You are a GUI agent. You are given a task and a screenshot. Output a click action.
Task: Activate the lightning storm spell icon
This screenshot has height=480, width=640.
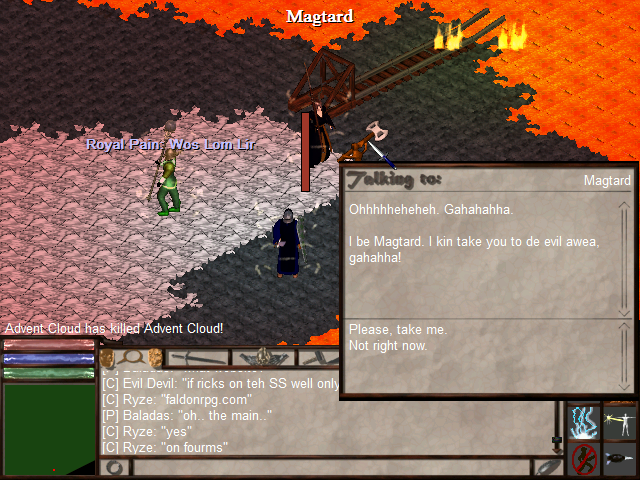[x=584, y=421]
